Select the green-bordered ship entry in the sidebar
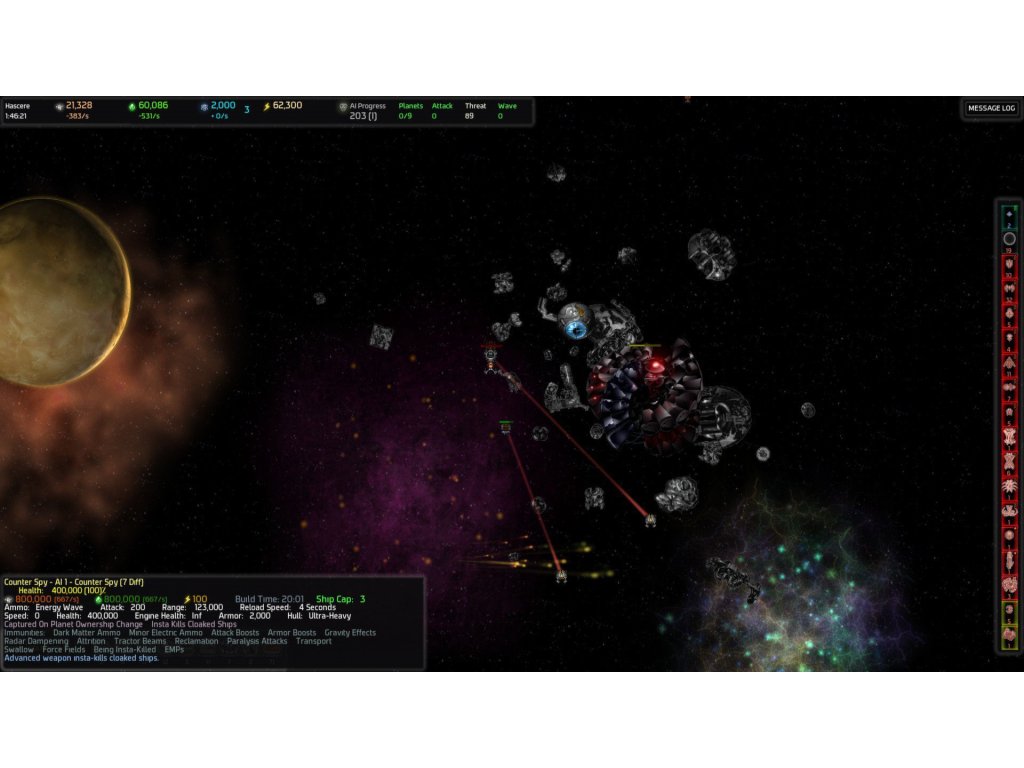1024x768 pixels. (1009, 216)
